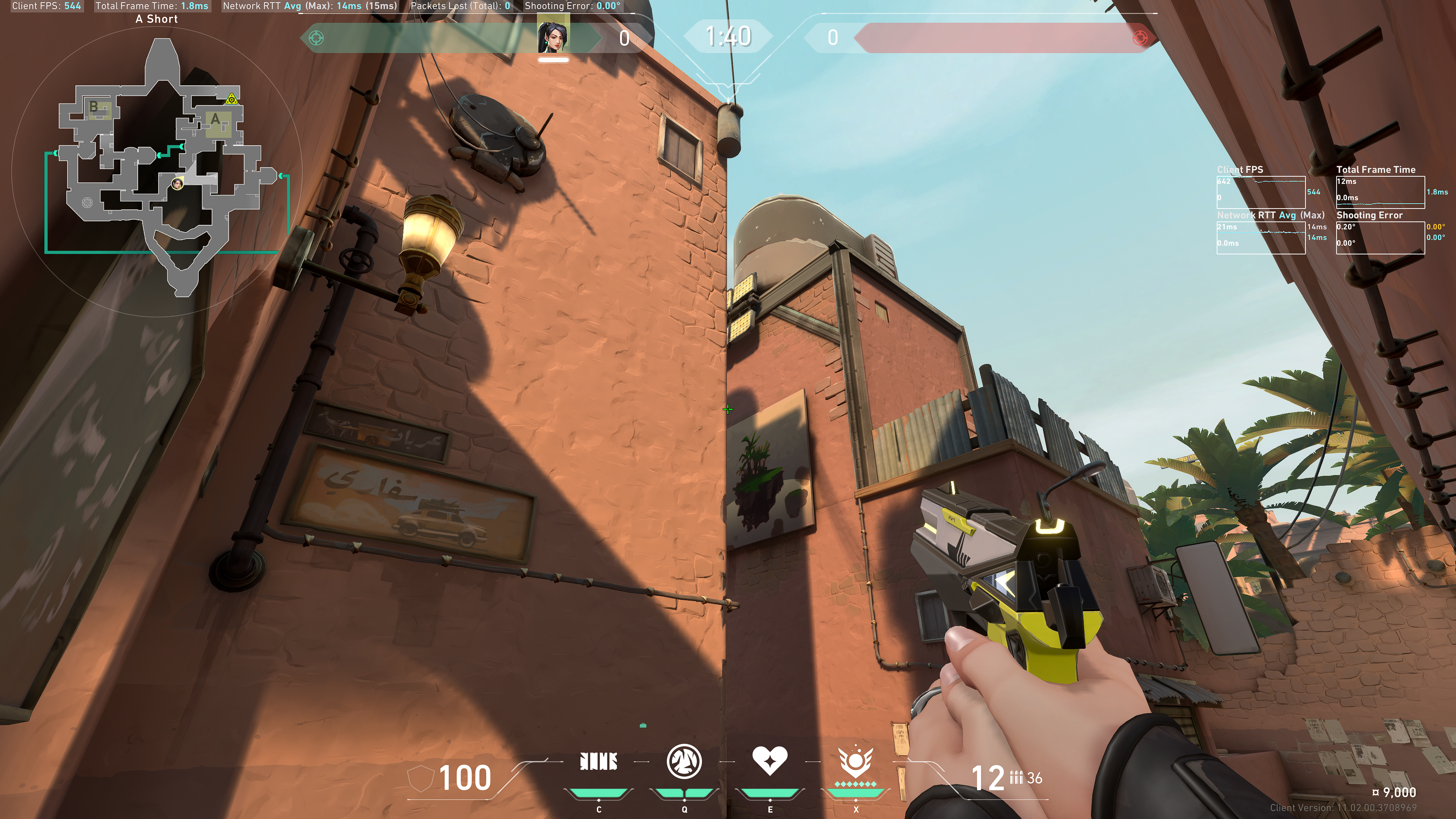Click the red enemy team emblem
The image size is (1456, 819).
point(1140,38)
